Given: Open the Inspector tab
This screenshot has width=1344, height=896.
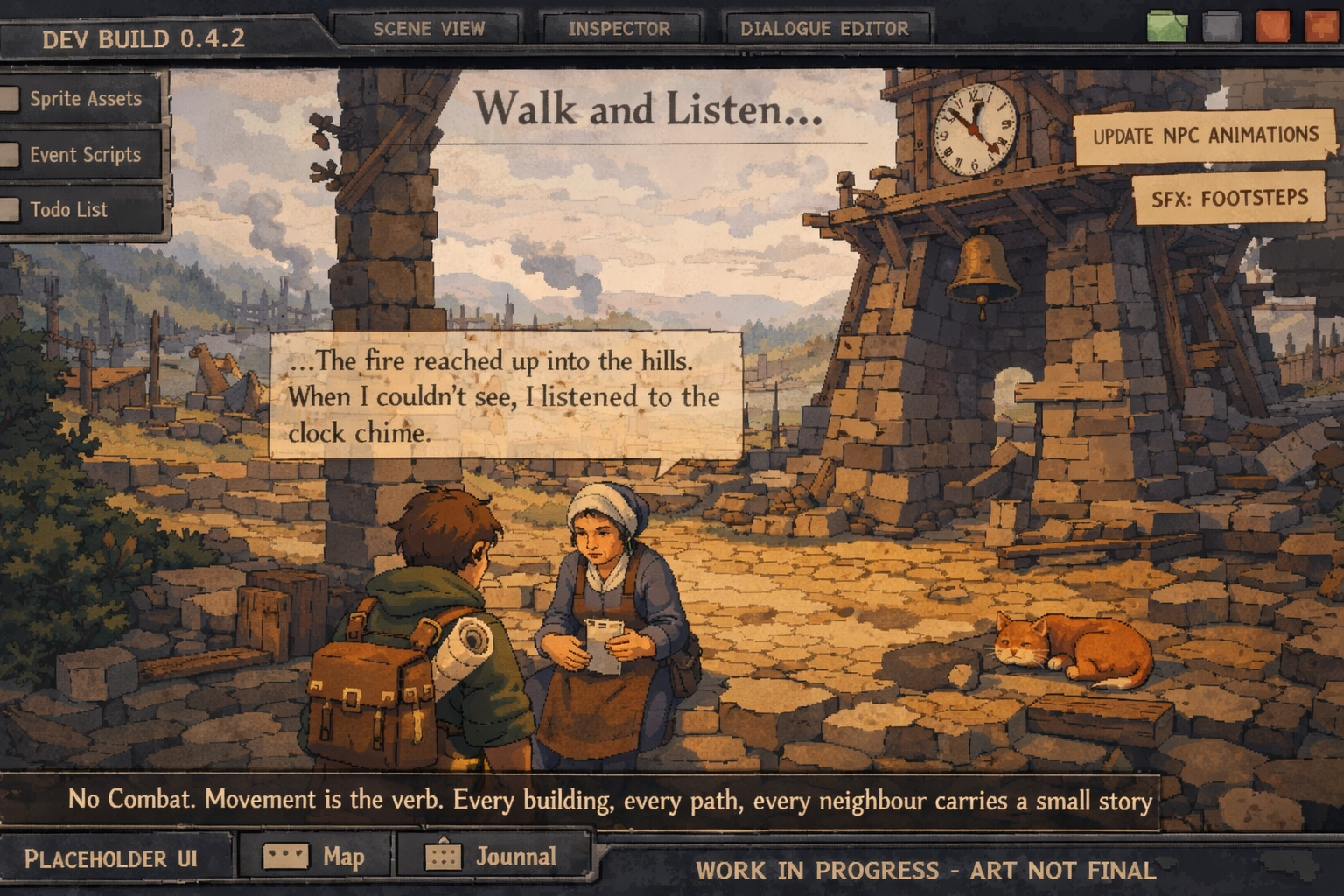Looking at the screenshot, I should (619, 29).
